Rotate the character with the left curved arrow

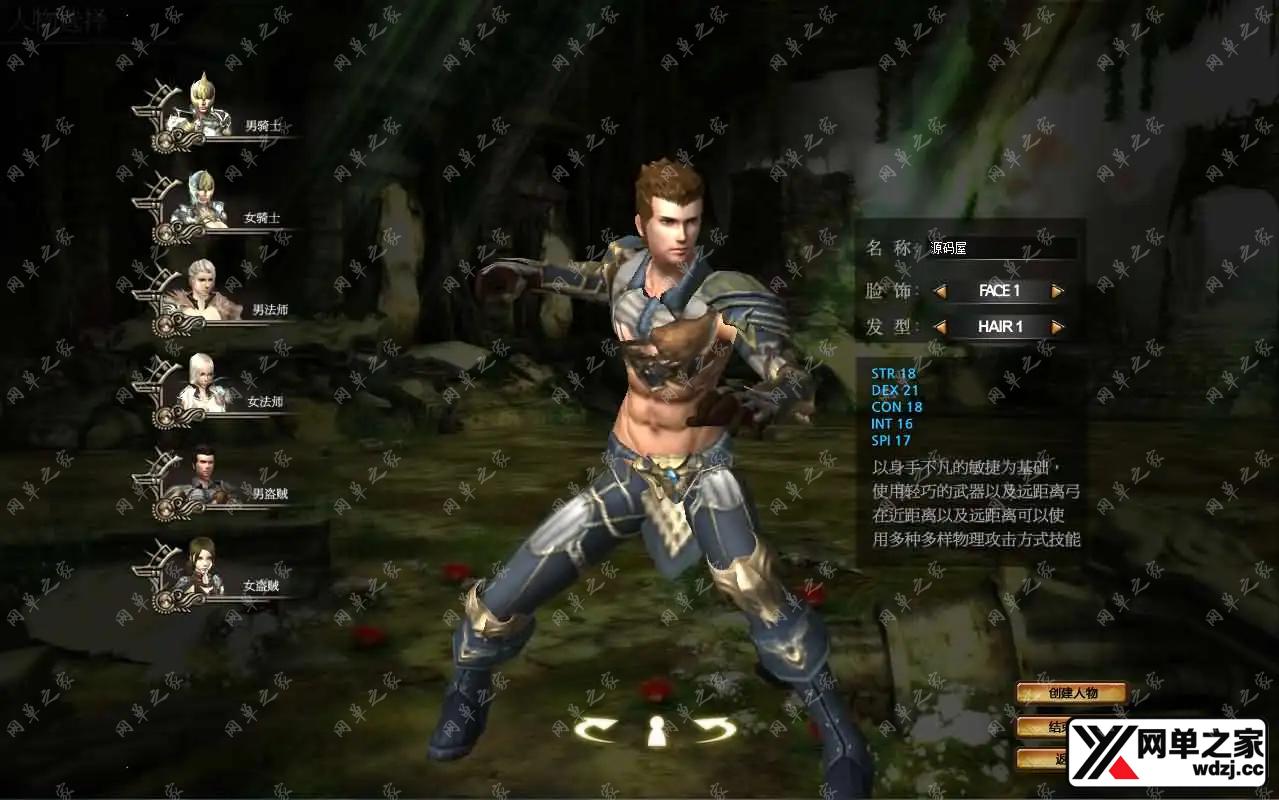596,730
